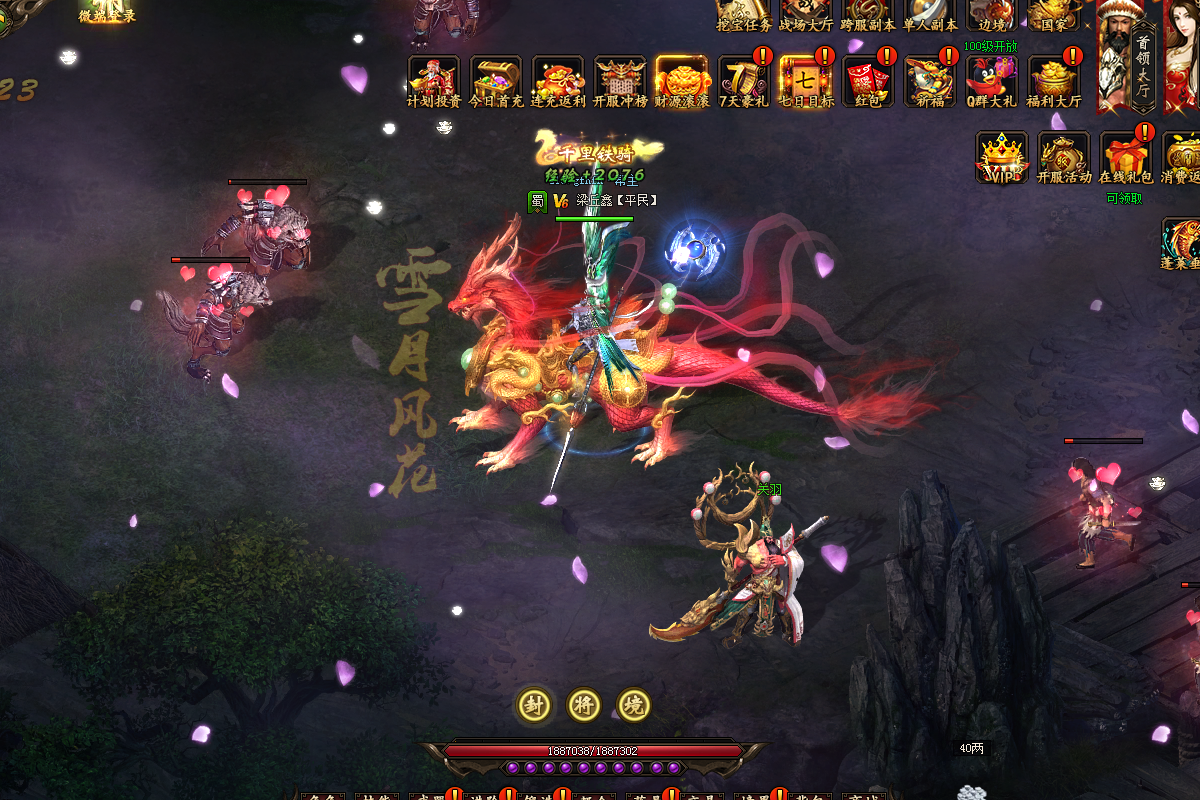Screen dimensions: 1200x800
Task: Click the round 境 gold button
Action: tap(634, 705)
